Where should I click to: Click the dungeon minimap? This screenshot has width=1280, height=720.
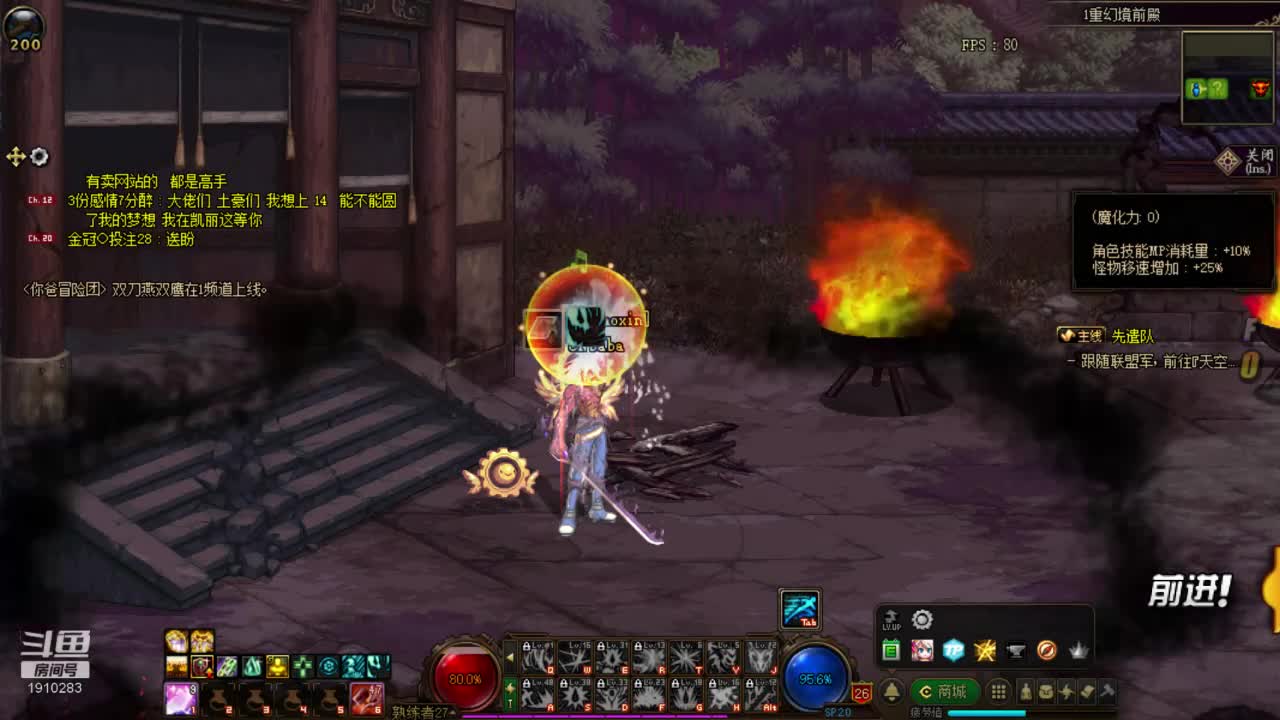pyautogui.click(x=1228, y=78)
